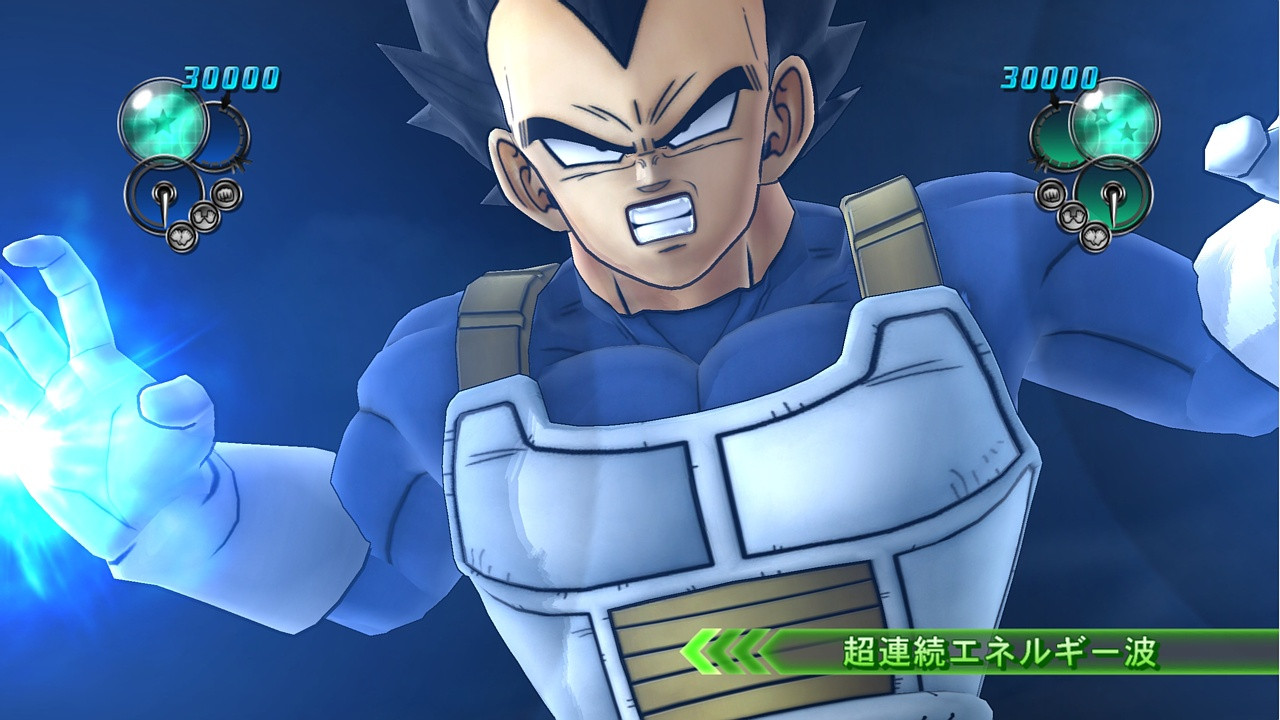The image size is (1280, 720).
Task: Click the arrow marker on the right ki ring
Action: pos(1054,102)
